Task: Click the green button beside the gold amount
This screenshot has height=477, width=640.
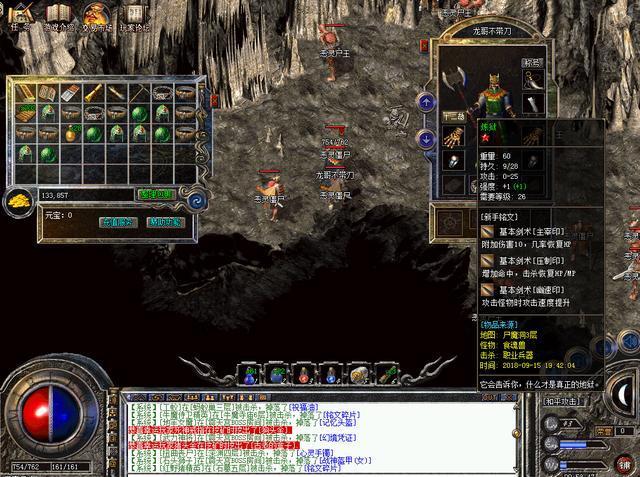Action: [x=155, y=194]
